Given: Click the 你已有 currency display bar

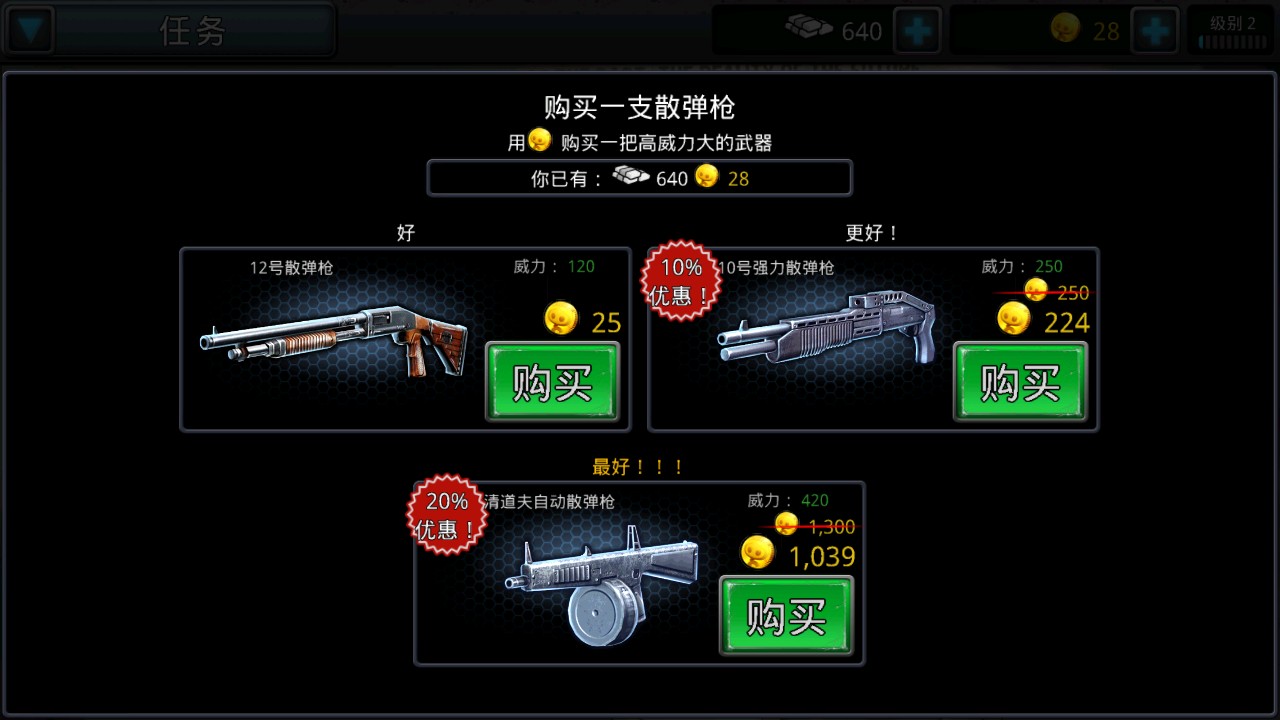Looking at the screenshot, I should pos(640,177).
